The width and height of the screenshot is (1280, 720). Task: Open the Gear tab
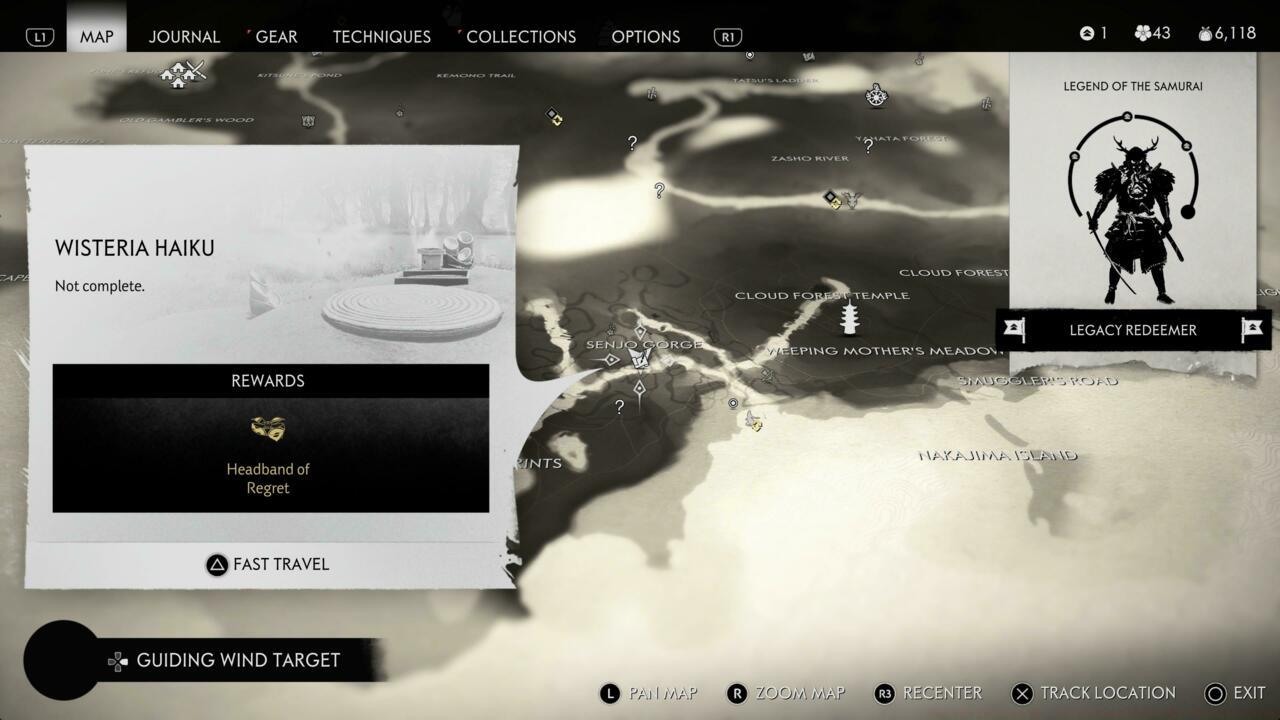[x=276, y=36]
